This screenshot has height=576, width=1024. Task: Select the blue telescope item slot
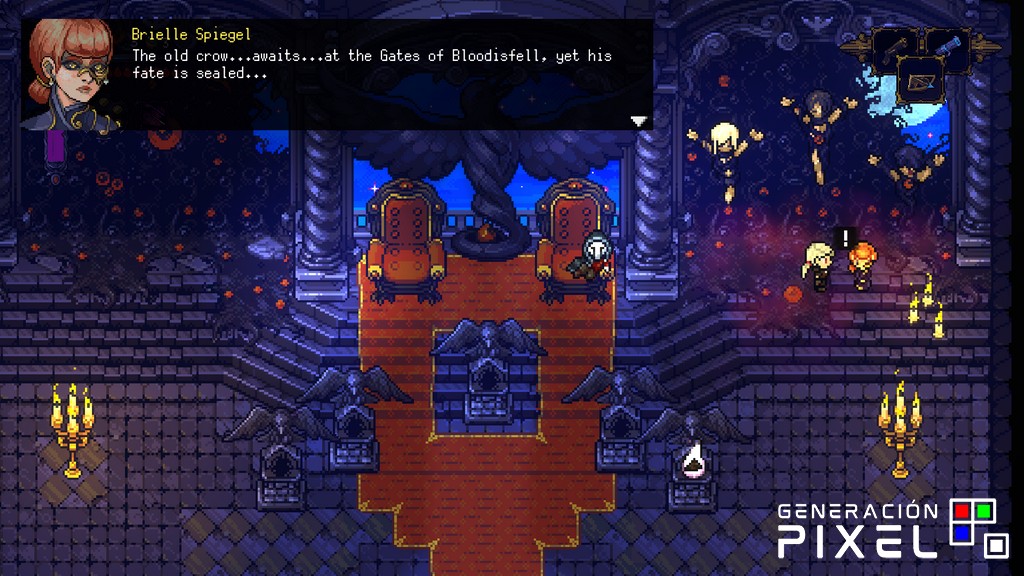pos(946,45)
